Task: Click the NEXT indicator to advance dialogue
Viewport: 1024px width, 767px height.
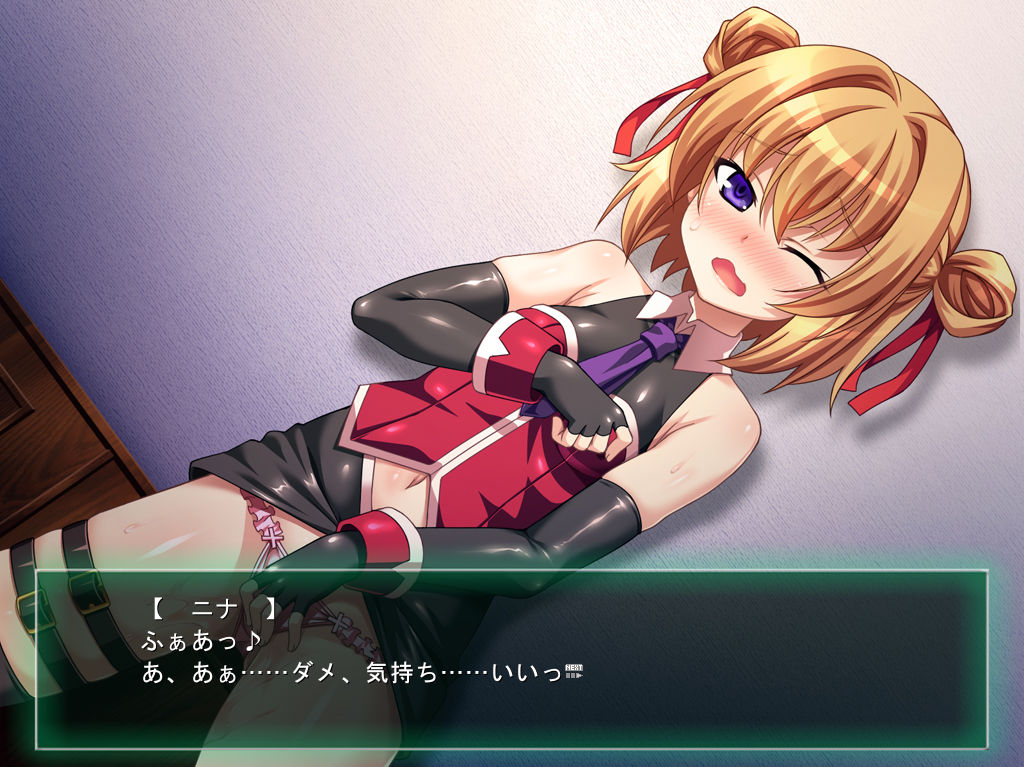Action: (574, 670)
